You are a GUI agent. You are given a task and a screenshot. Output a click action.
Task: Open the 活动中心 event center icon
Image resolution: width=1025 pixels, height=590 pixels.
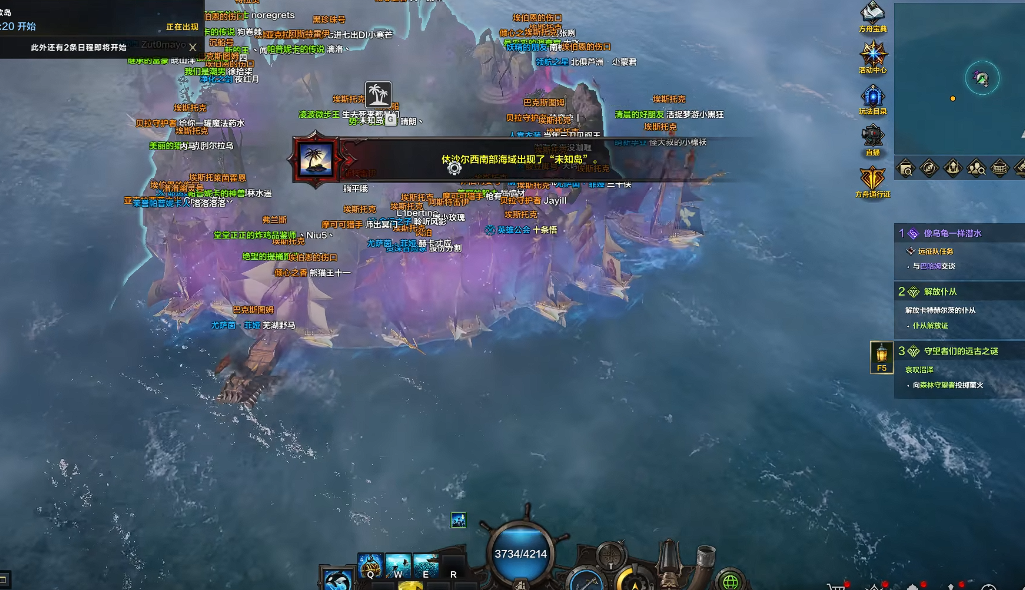(x=873, y=54)
